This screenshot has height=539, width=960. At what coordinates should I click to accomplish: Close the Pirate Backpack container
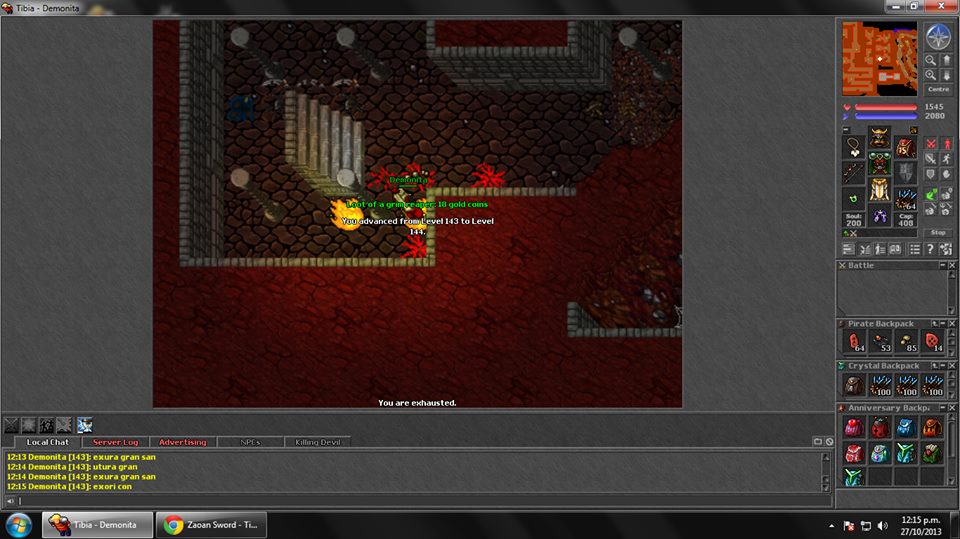950,324
